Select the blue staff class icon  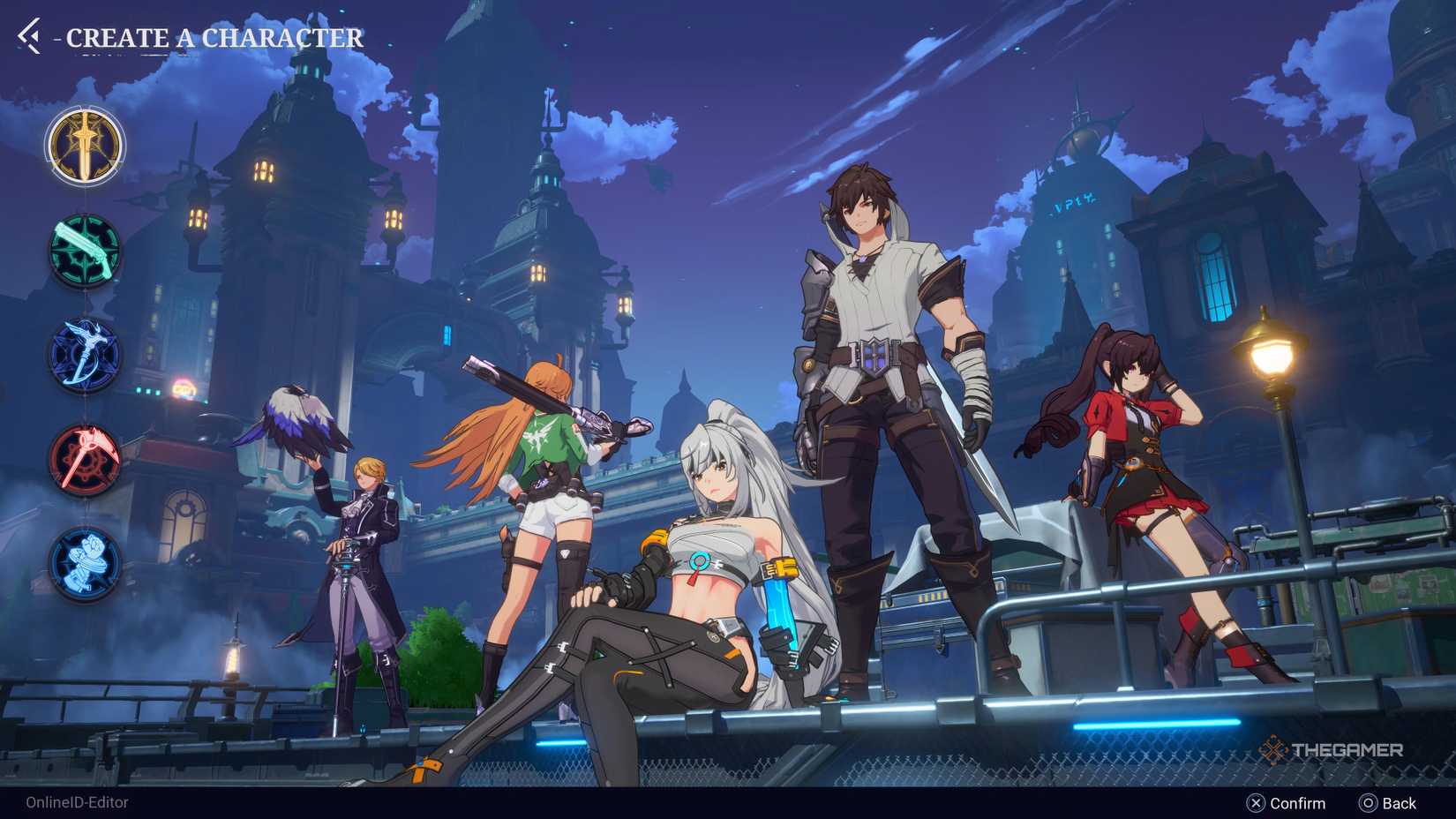point(84,353)
